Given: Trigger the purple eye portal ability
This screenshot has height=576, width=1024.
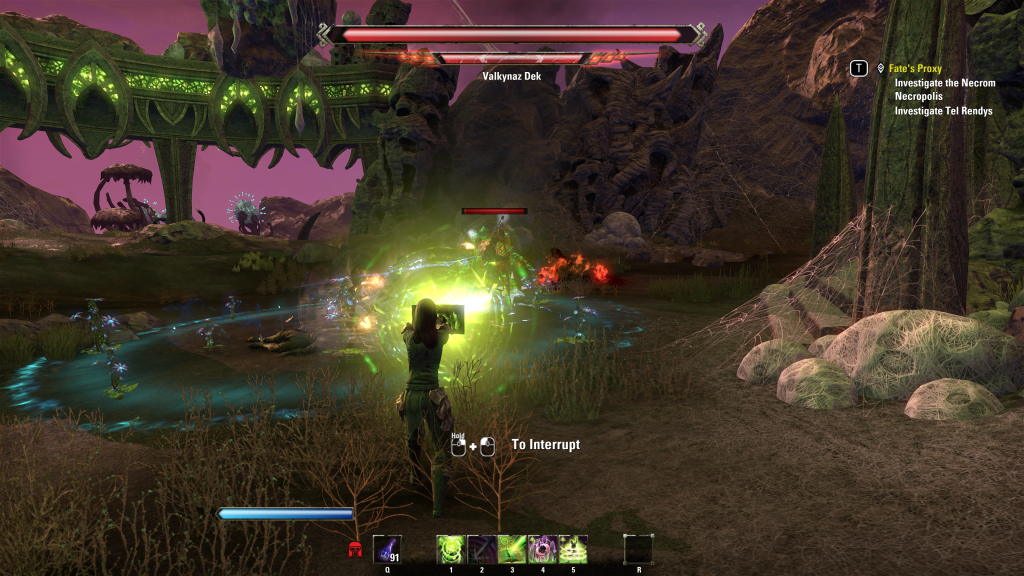Looking at the screenshot, I should point(542,549).
